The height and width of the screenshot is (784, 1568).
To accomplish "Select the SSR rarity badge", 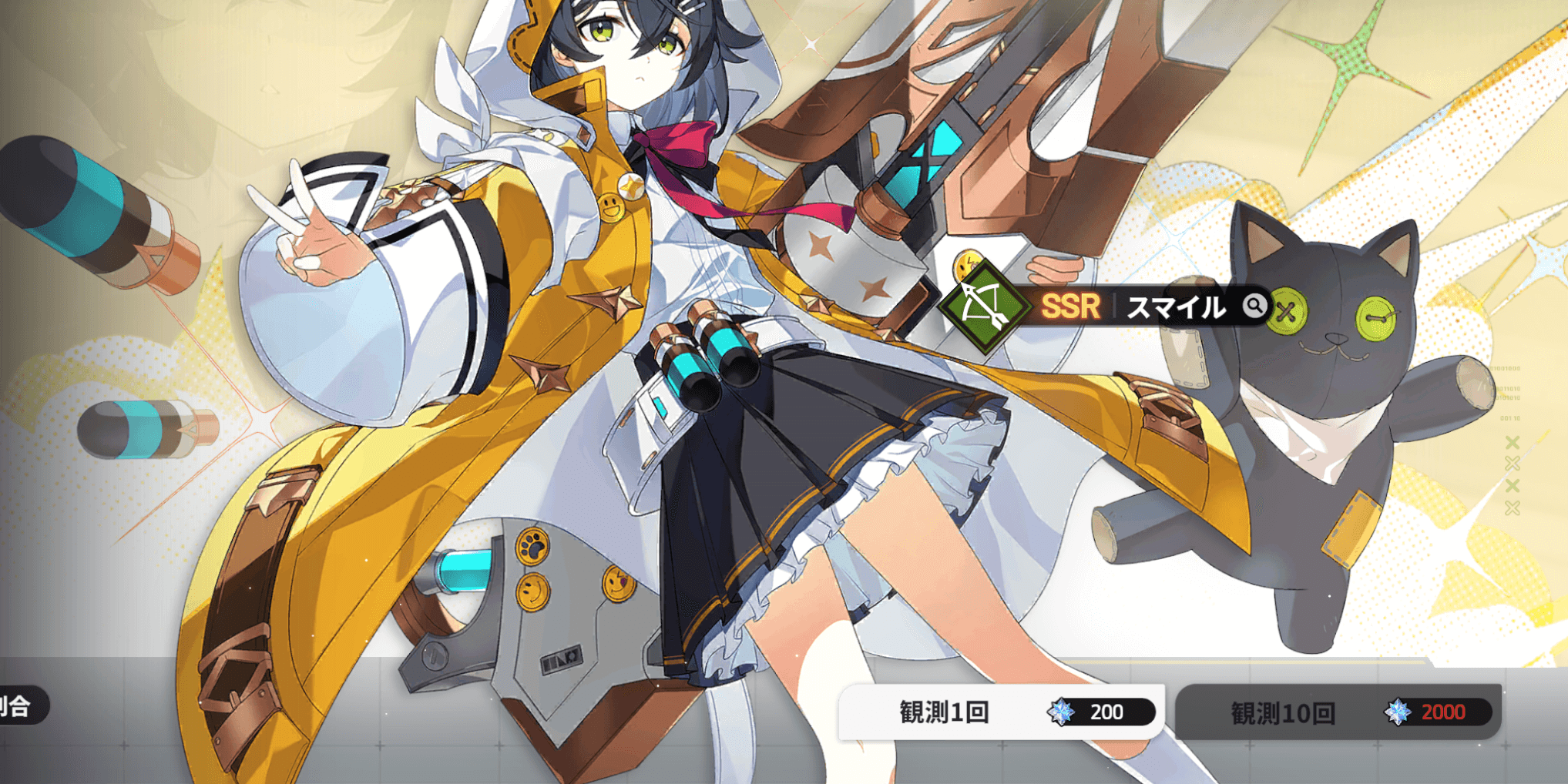I will click(x=1073, y=307).
